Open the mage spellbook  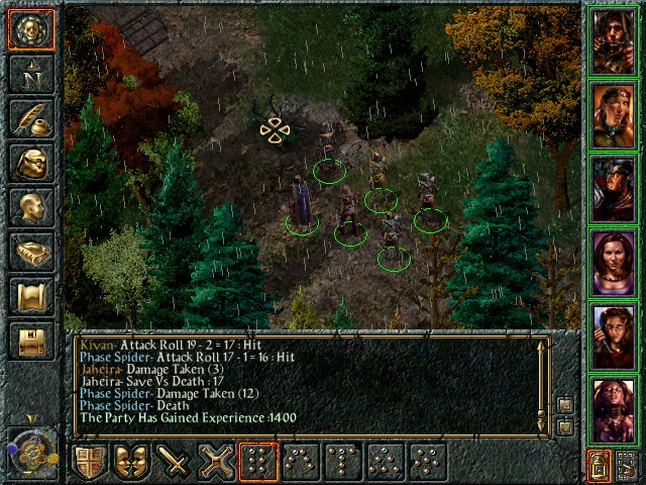[30, 253]
